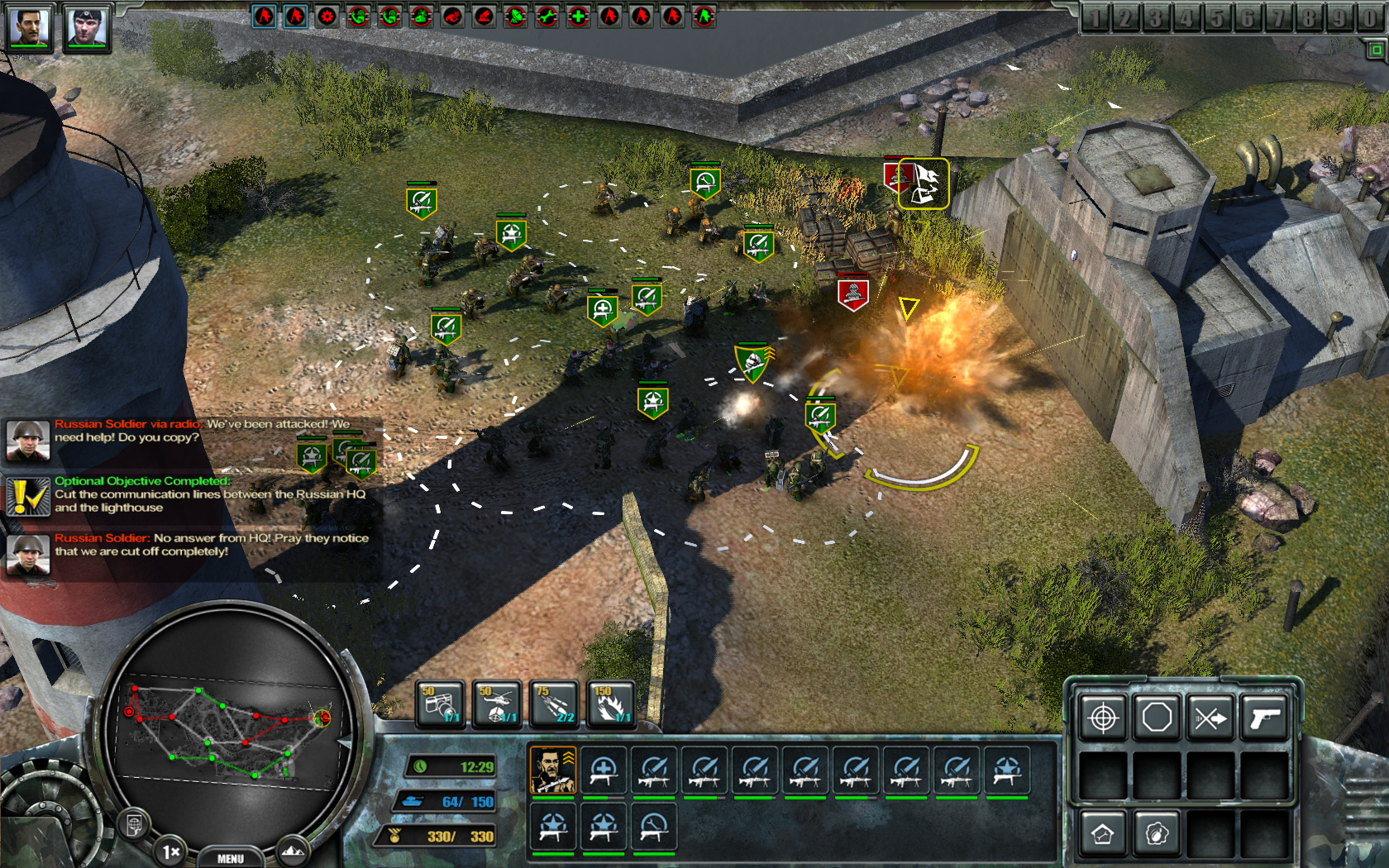This screenshot has width=1389, height=868.
Task: Use the grenade ability button
Action: [x=1157, y=833]
